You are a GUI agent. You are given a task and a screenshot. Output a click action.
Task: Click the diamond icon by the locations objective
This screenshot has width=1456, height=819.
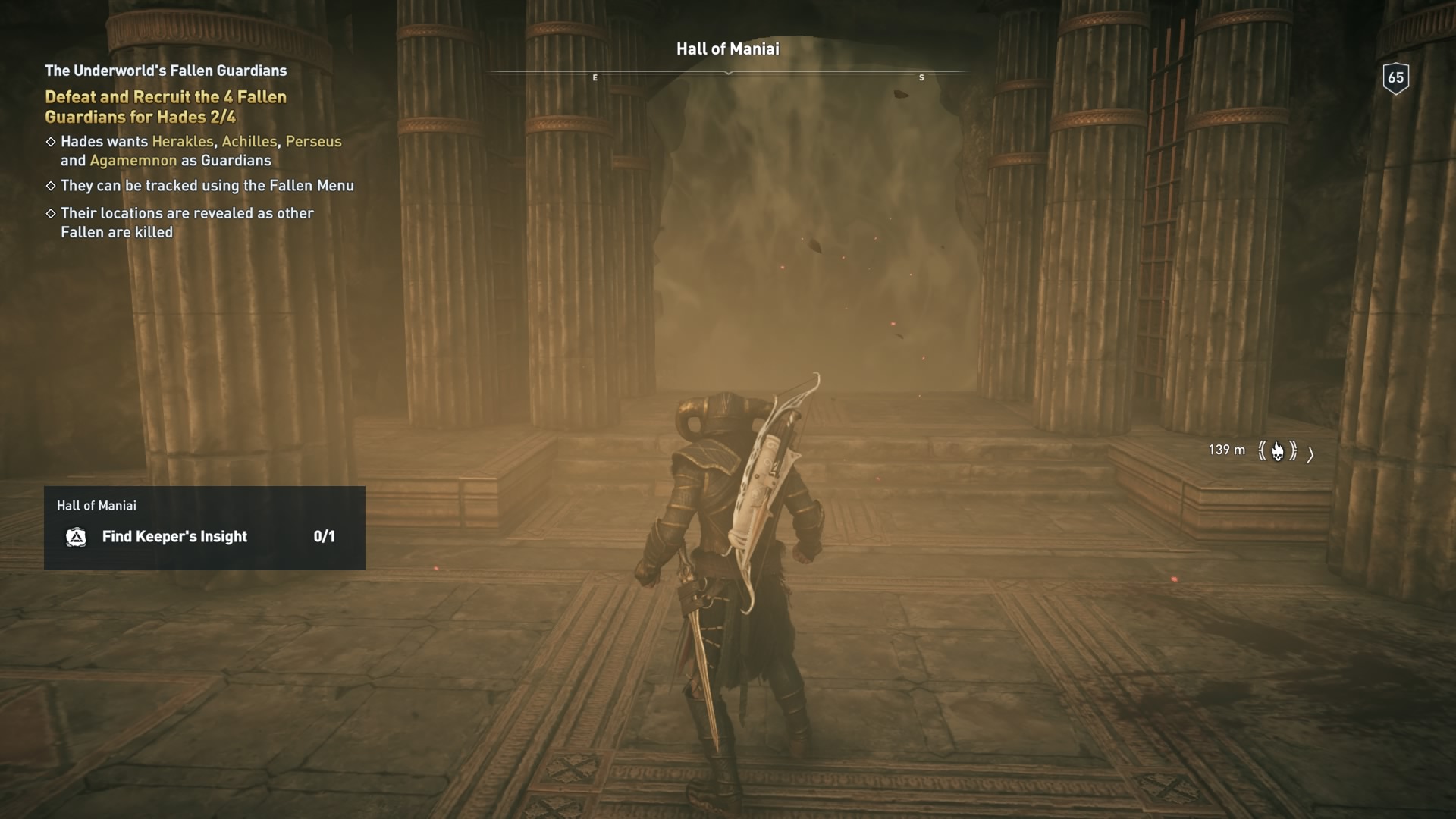(52, 213)
